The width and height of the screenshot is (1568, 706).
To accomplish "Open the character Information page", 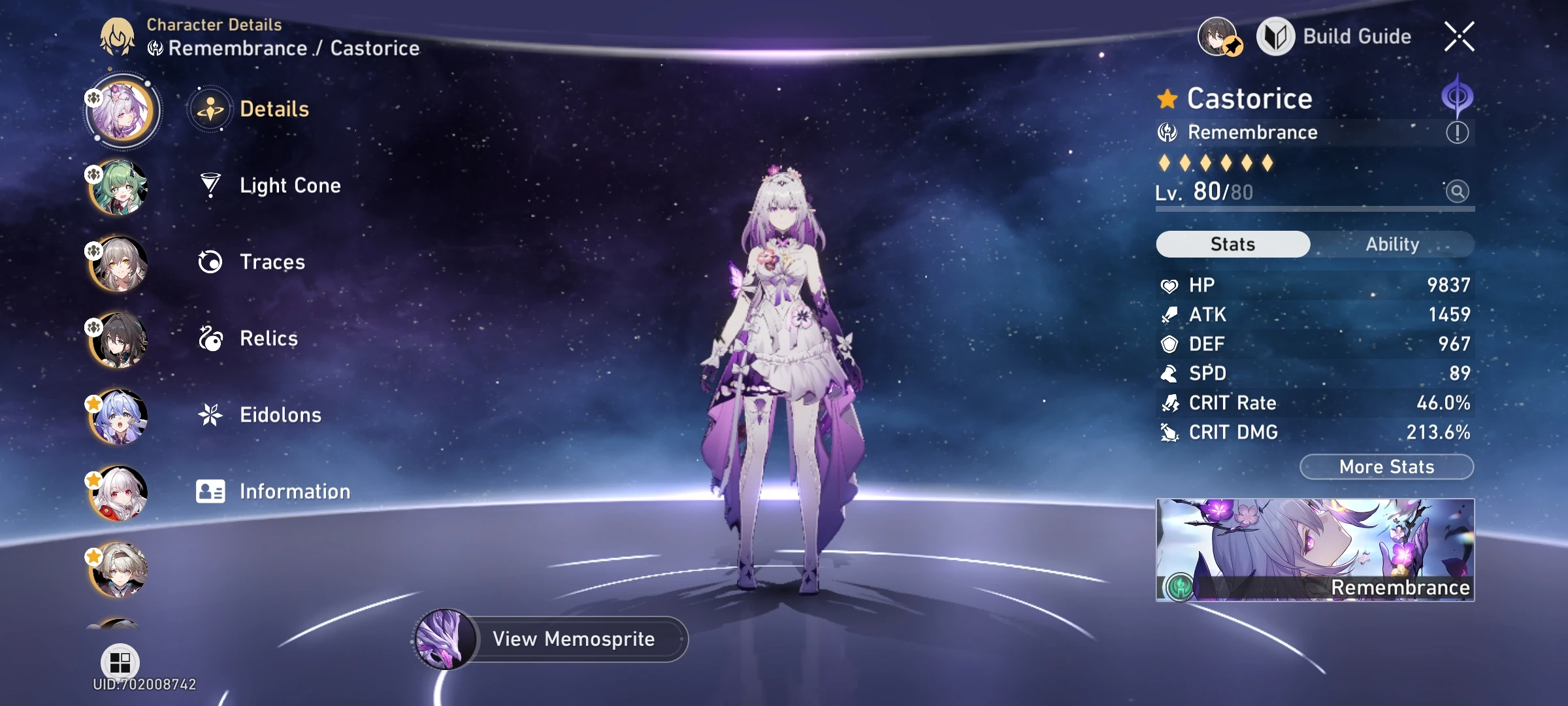I will (295, 491).
